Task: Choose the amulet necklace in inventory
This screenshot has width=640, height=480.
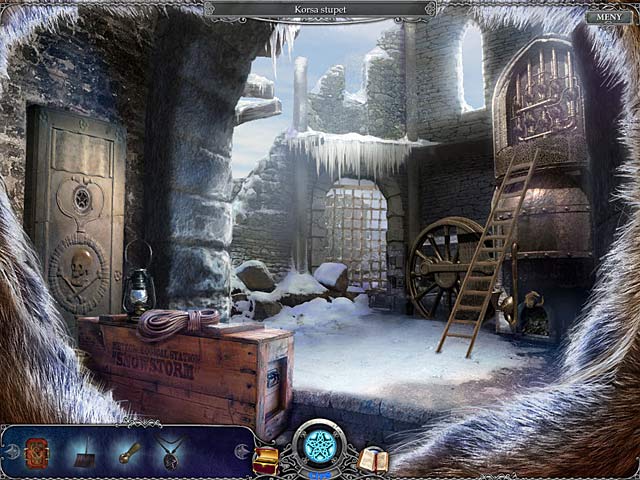Action: [170, 453]
